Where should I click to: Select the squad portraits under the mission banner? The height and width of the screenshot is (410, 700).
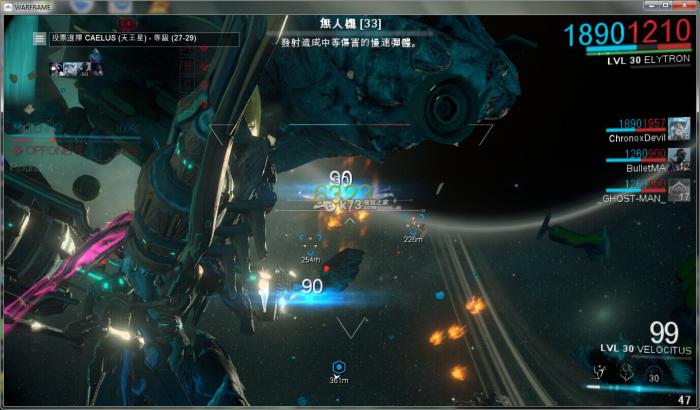78,68
